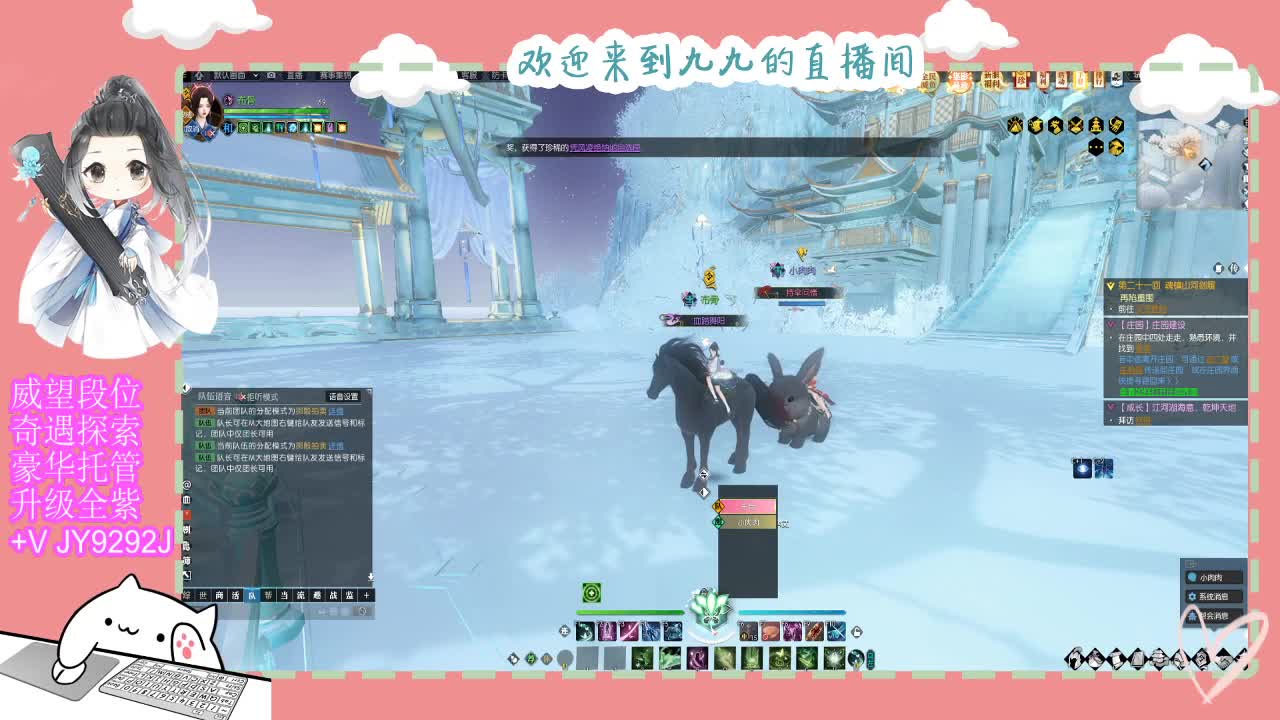Click the camera screenshot icon in the top menu bar
The image size is (1280, 720).
(x=270, y=76)
